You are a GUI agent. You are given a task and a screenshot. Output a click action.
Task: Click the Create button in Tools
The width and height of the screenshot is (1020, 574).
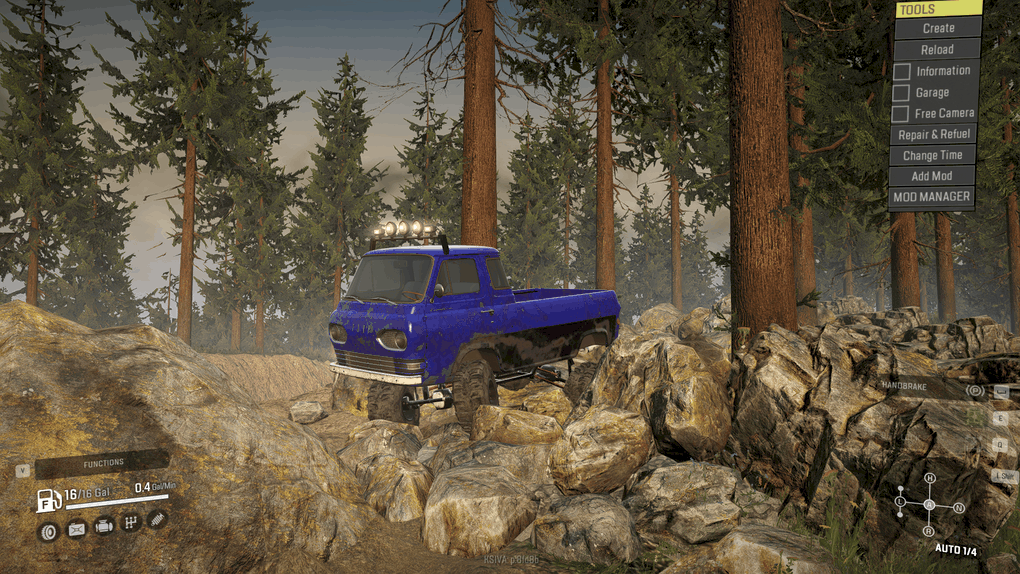(x=937, y=28)
